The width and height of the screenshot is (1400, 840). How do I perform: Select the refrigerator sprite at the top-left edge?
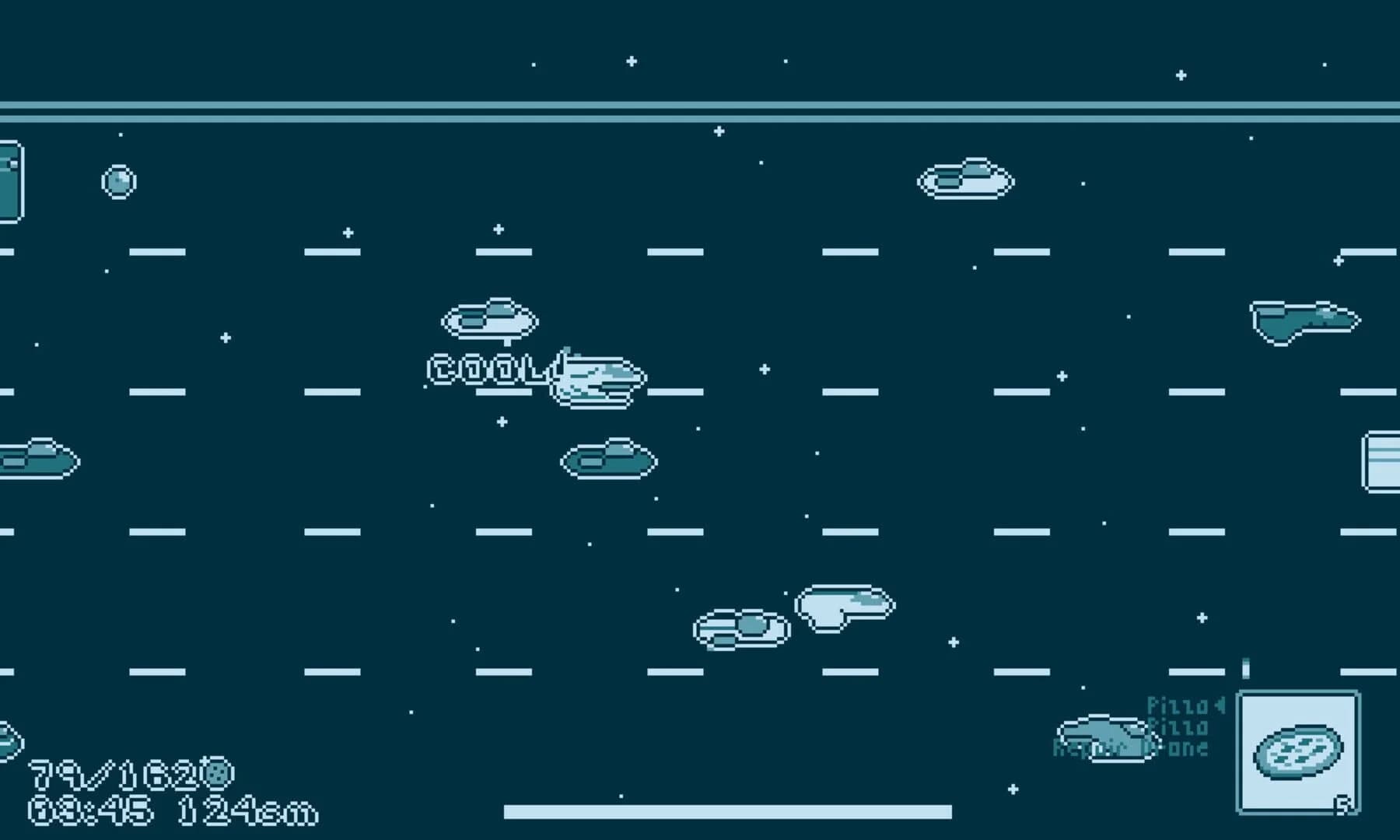tap(9, 183)
